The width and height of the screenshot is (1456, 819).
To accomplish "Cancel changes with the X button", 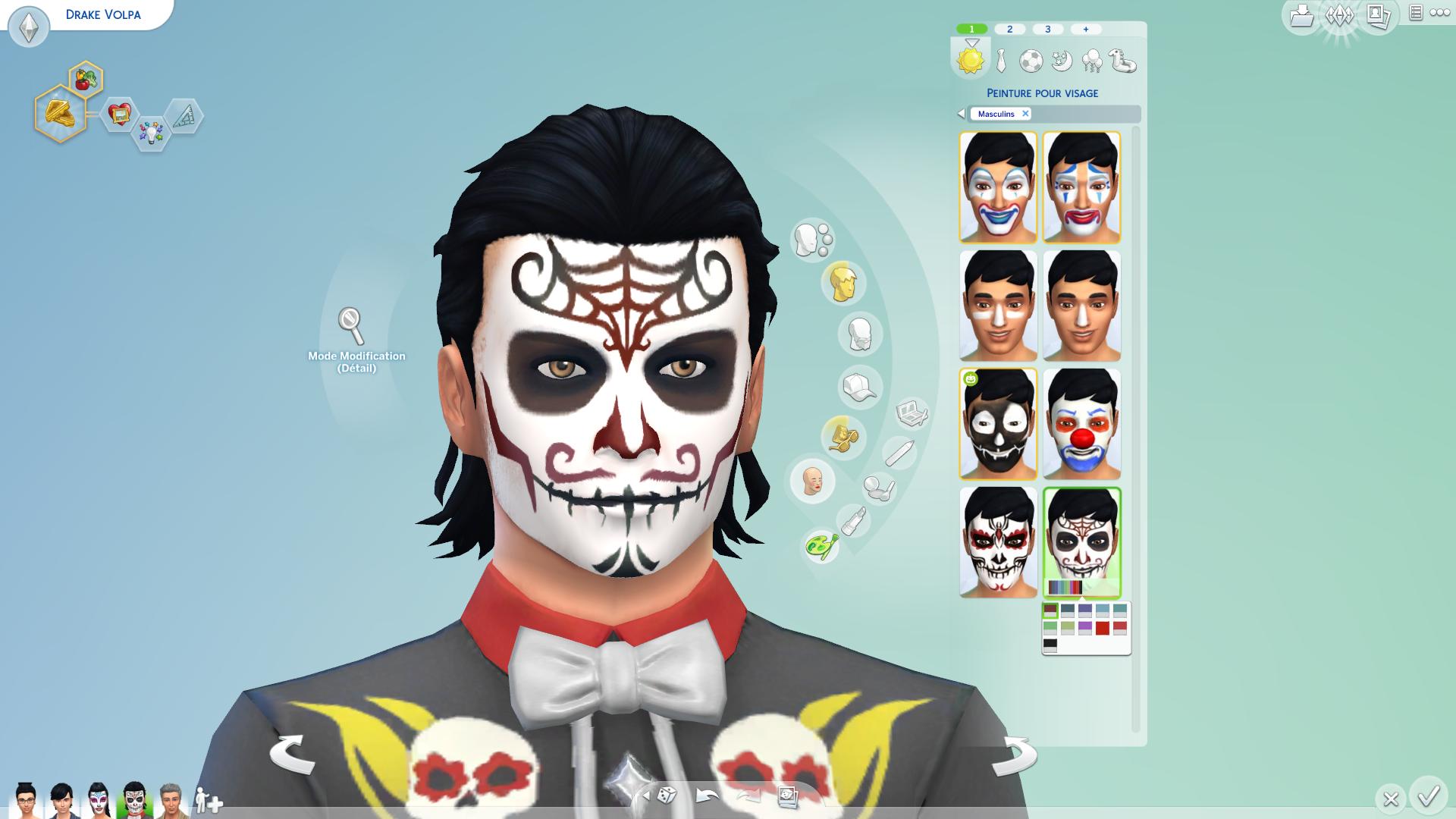I will (x=1390, y=799).
